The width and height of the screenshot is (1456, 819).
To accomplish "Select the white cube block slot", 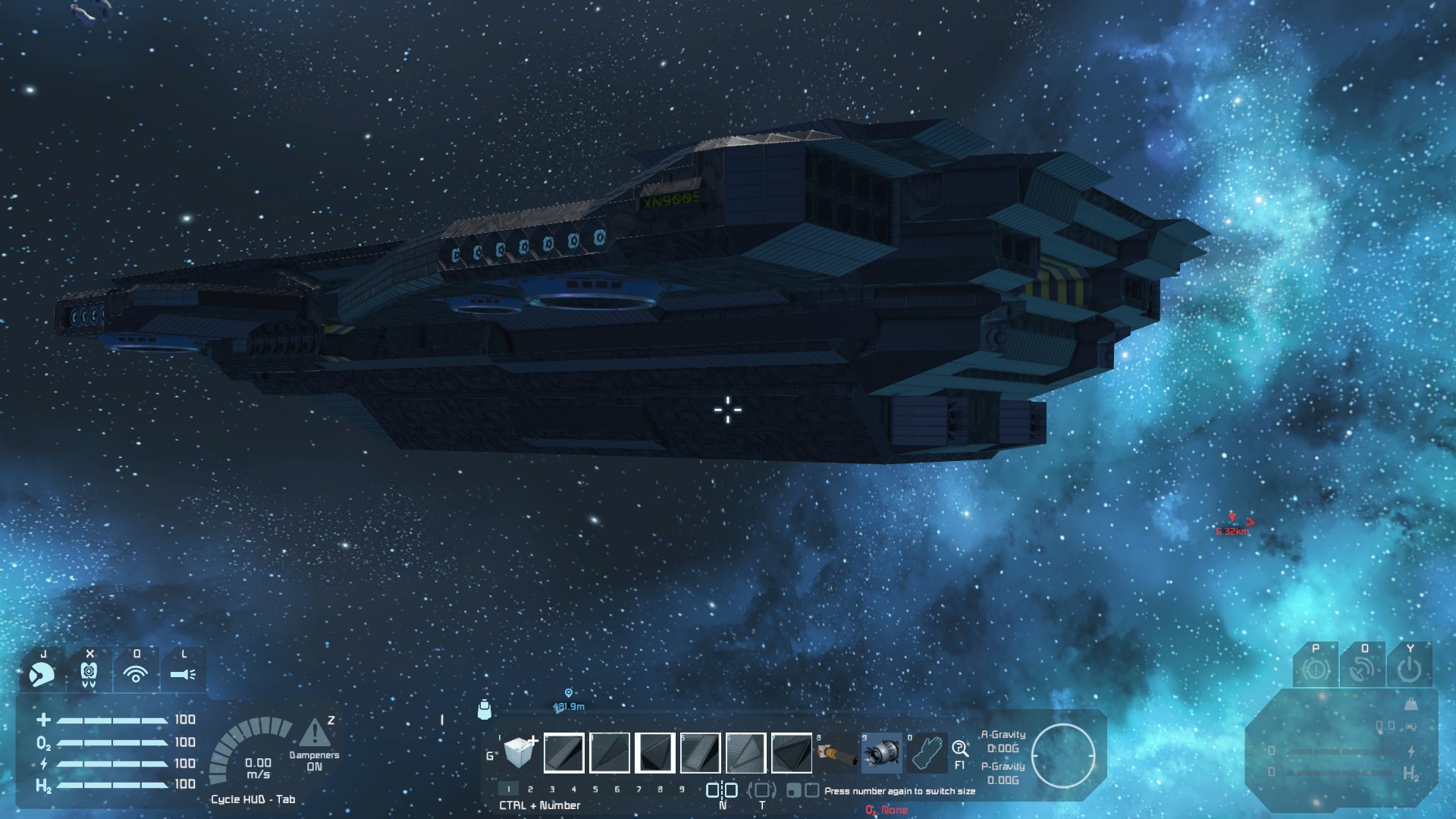I will tap(520, 752).
